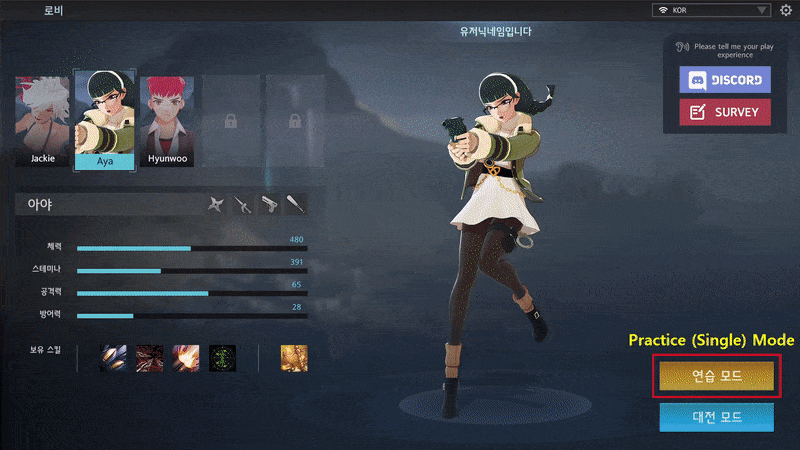Start Practice Mode with the gold button
This screenshot has height=450, width=800.
click(x=716, y=376)
